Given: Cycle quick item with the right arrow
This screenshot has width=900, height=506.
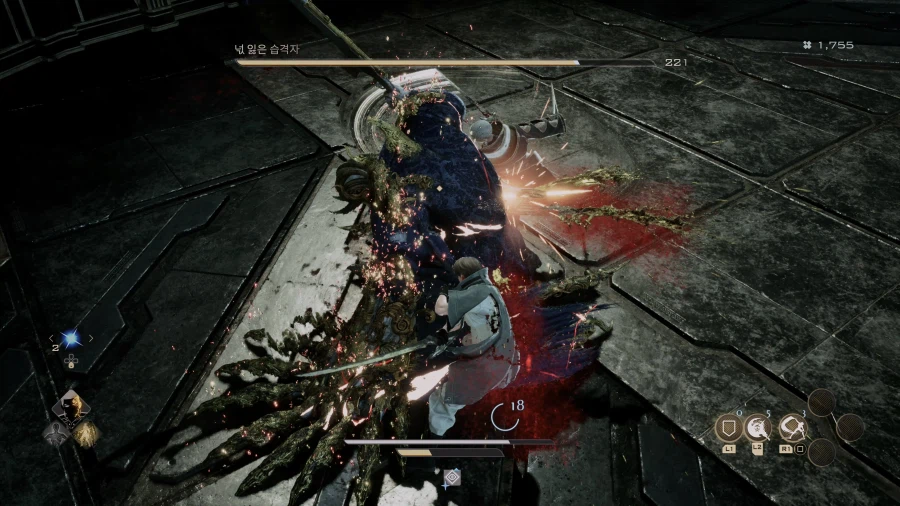Looking at the screenshot, I should [x=90, y=339].
